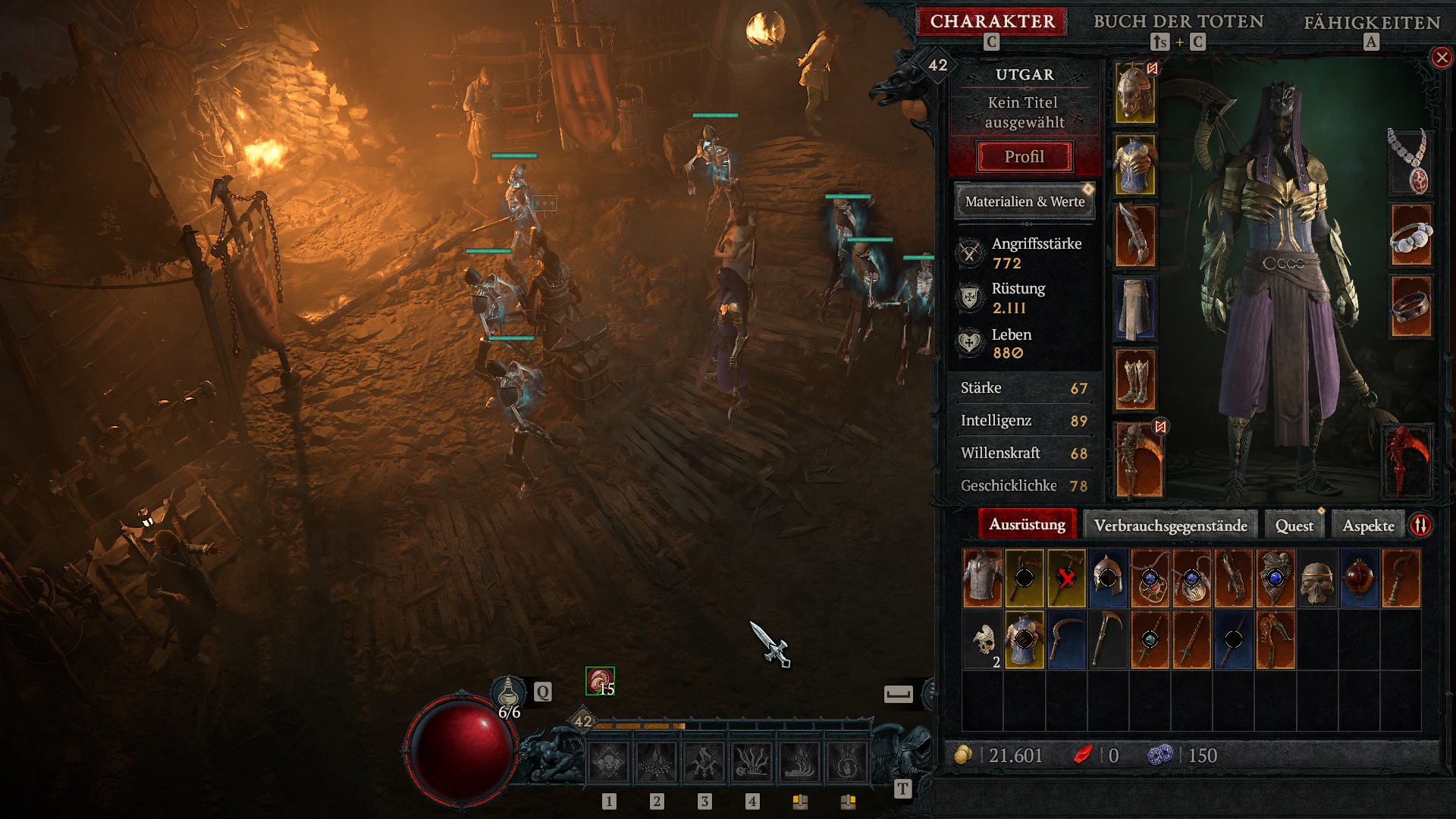Viewport: 1456px width, 819px height.
Task: Open the Profil page
Action: pos(1024,157)
